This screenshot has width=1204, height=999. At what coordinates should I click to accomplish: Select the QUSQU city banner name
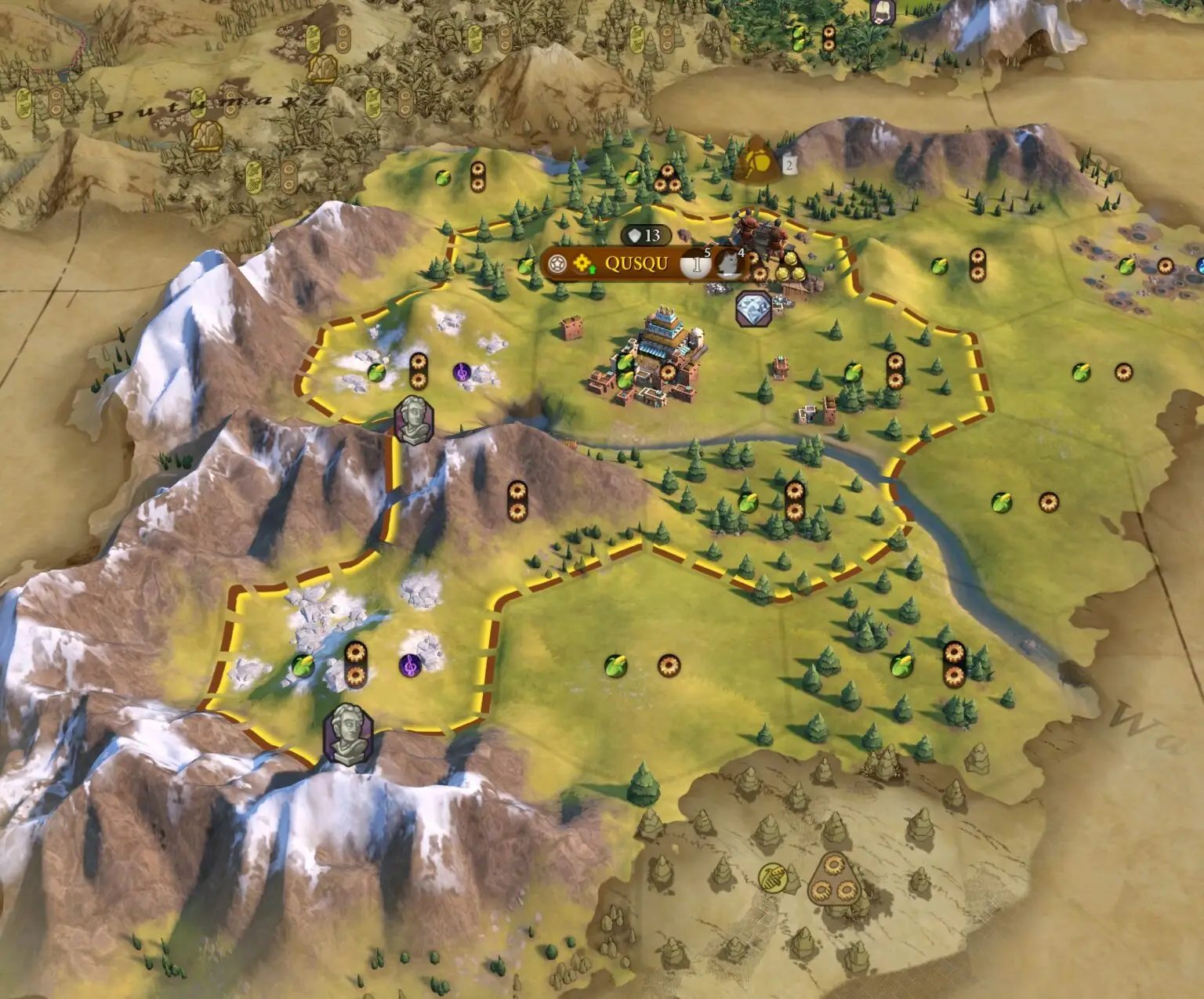coord(636,263)
